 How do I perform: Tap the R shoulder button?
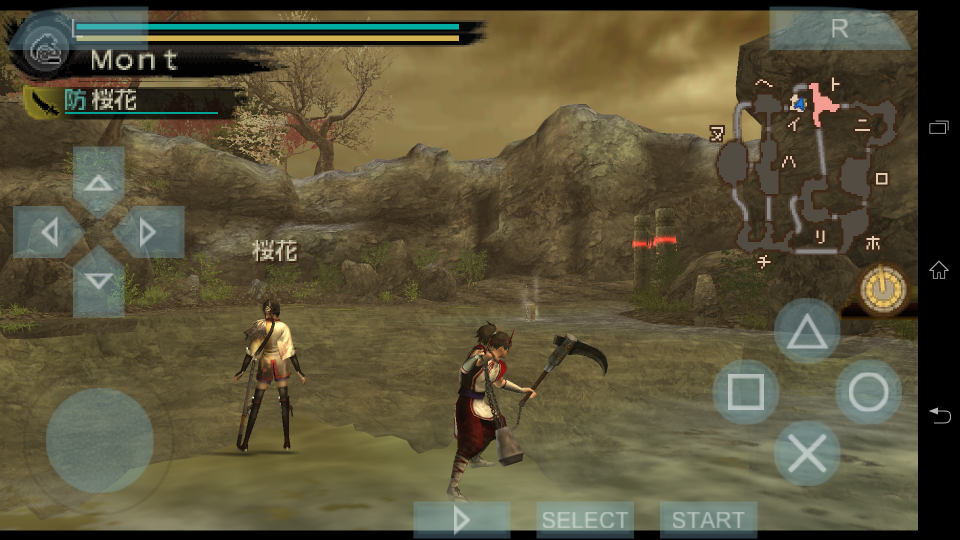tap(839, 29)
